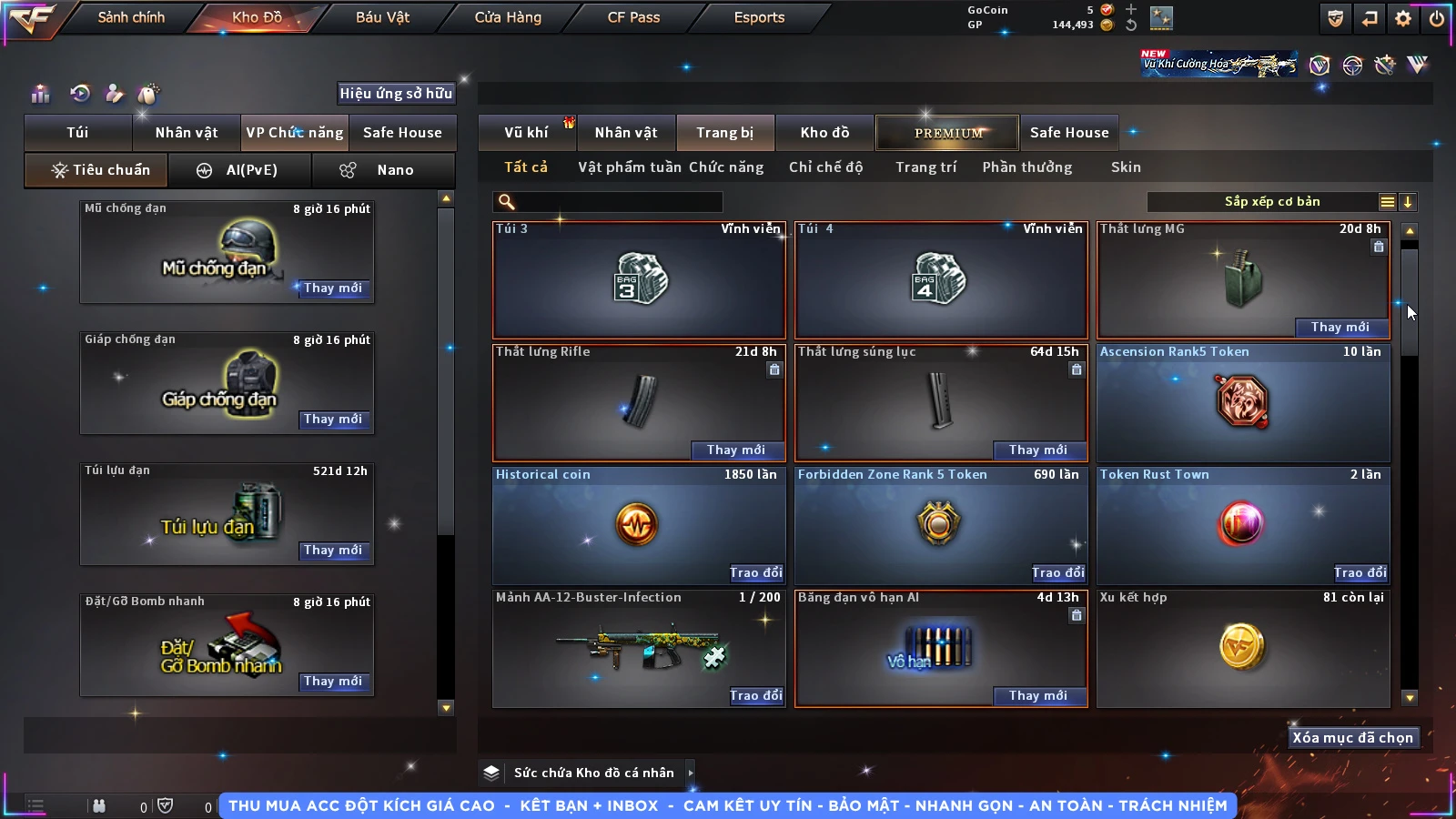Screen dimensions: 1456x819
Task: Go to the Esports tab
Action: coord(759,17)
